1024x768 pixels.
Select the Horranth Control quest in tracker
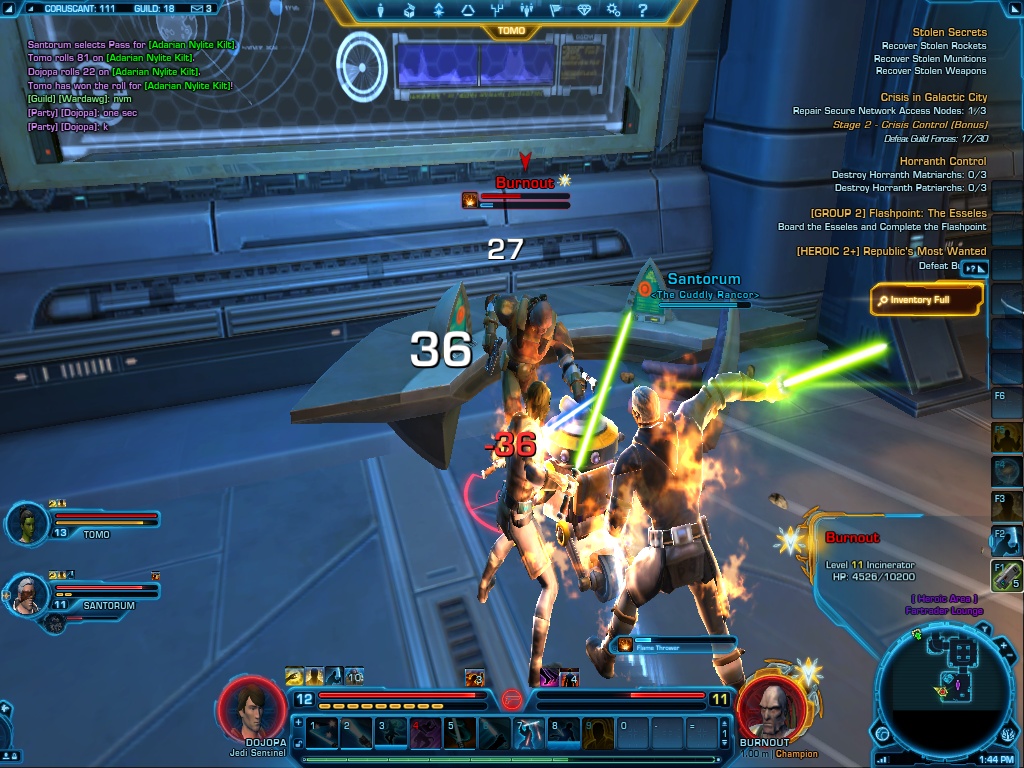coord(942,161)
